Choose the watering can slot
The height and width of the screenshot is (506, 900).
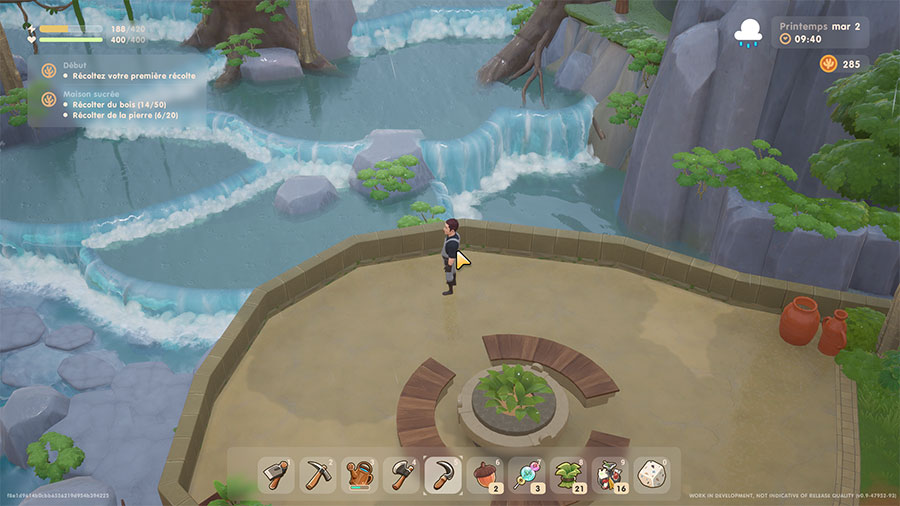coord(360,474)
